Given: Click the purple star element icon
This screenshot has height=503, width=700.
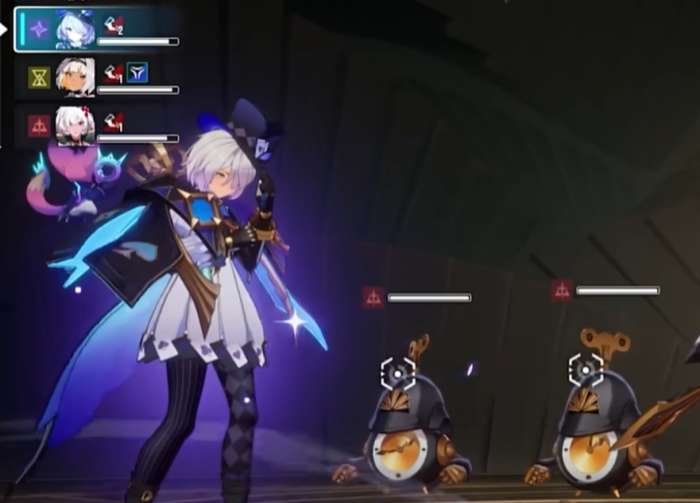Looking at the screenshot, I should (39, 29).
